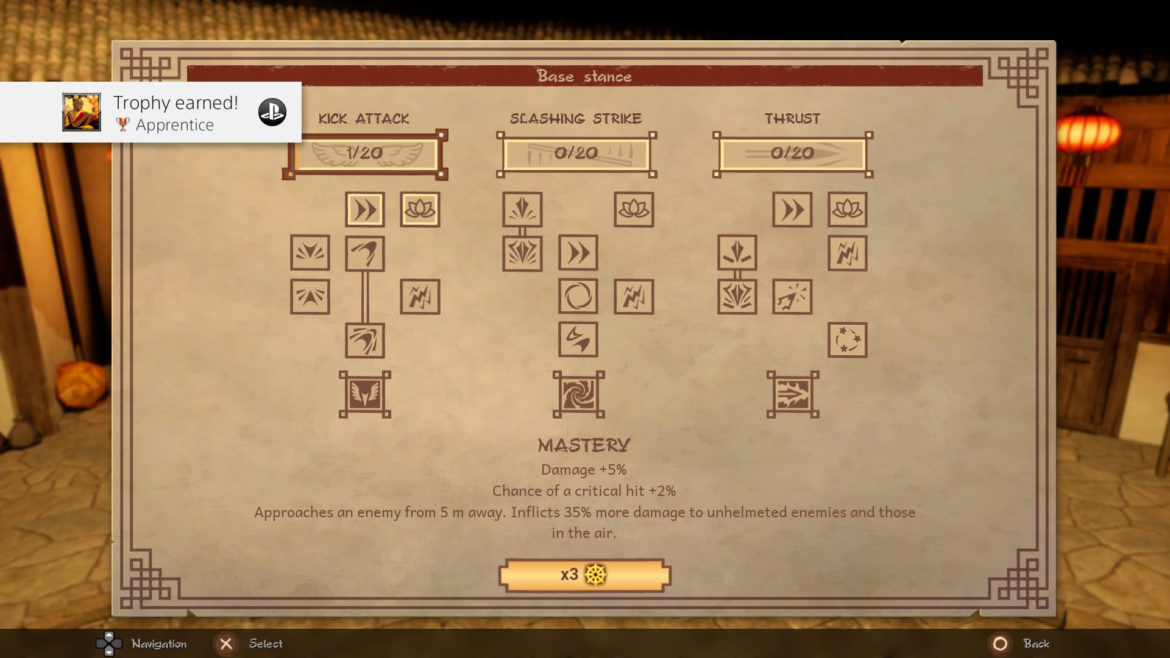Image resolution: width=1170 pixels, height=658 pixels.
Task: Select the winged final skill under Kick Attack
Action: pyautogui.click(x=365, y=394)
